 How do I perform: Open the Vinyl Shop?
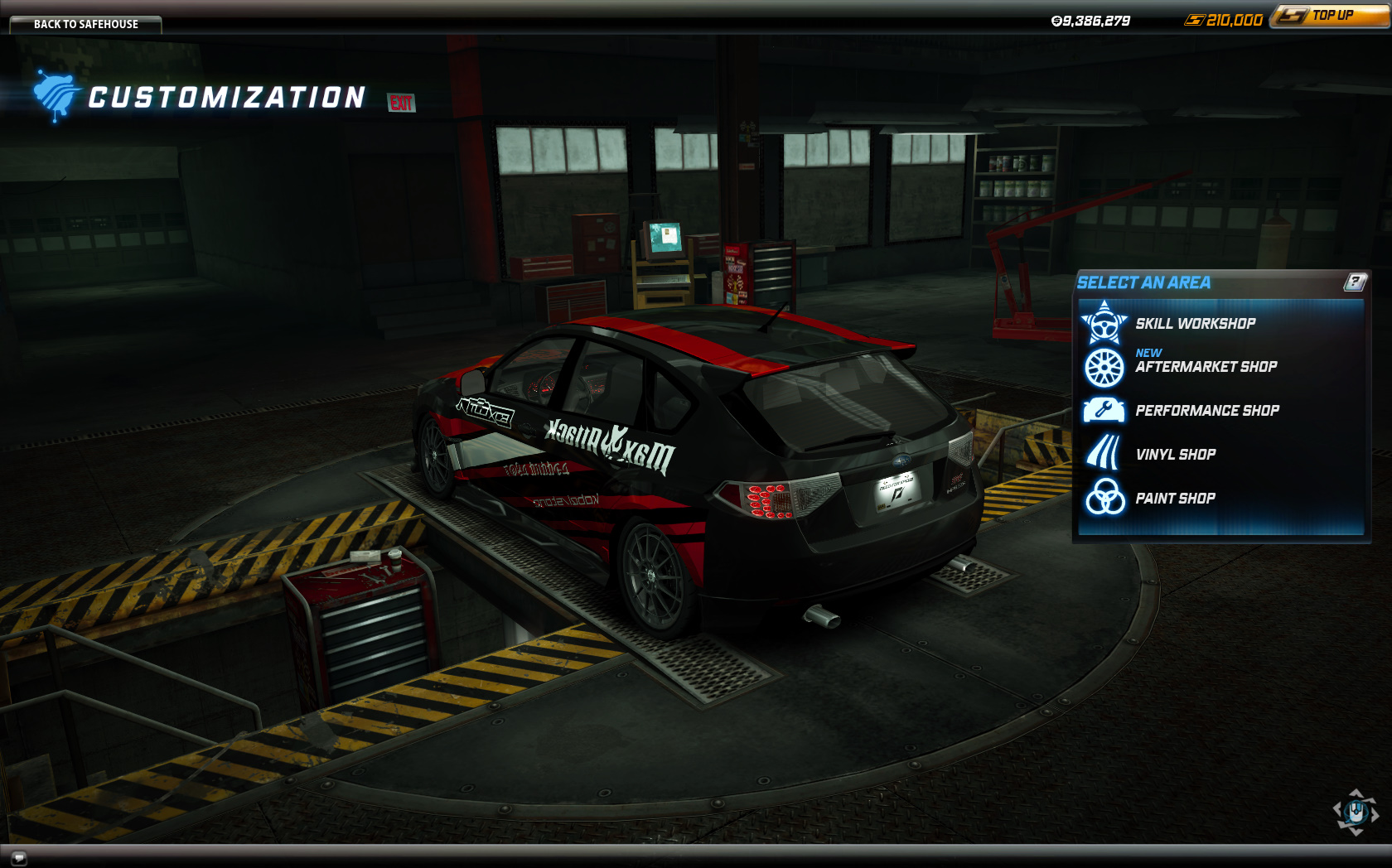point(1175,455)
